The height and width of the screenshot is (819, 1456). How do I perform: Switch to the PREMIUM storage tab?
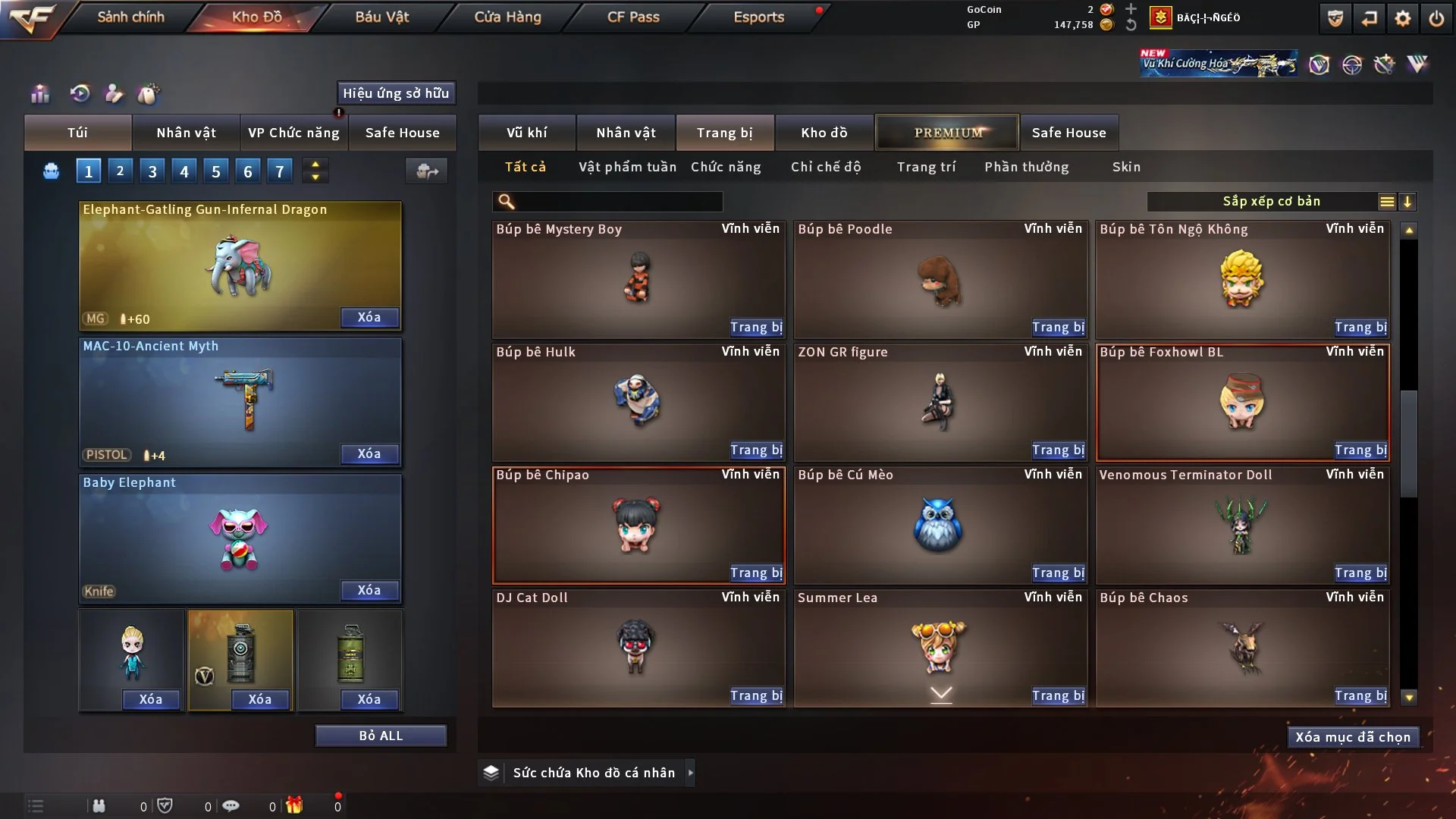point(948,133)
